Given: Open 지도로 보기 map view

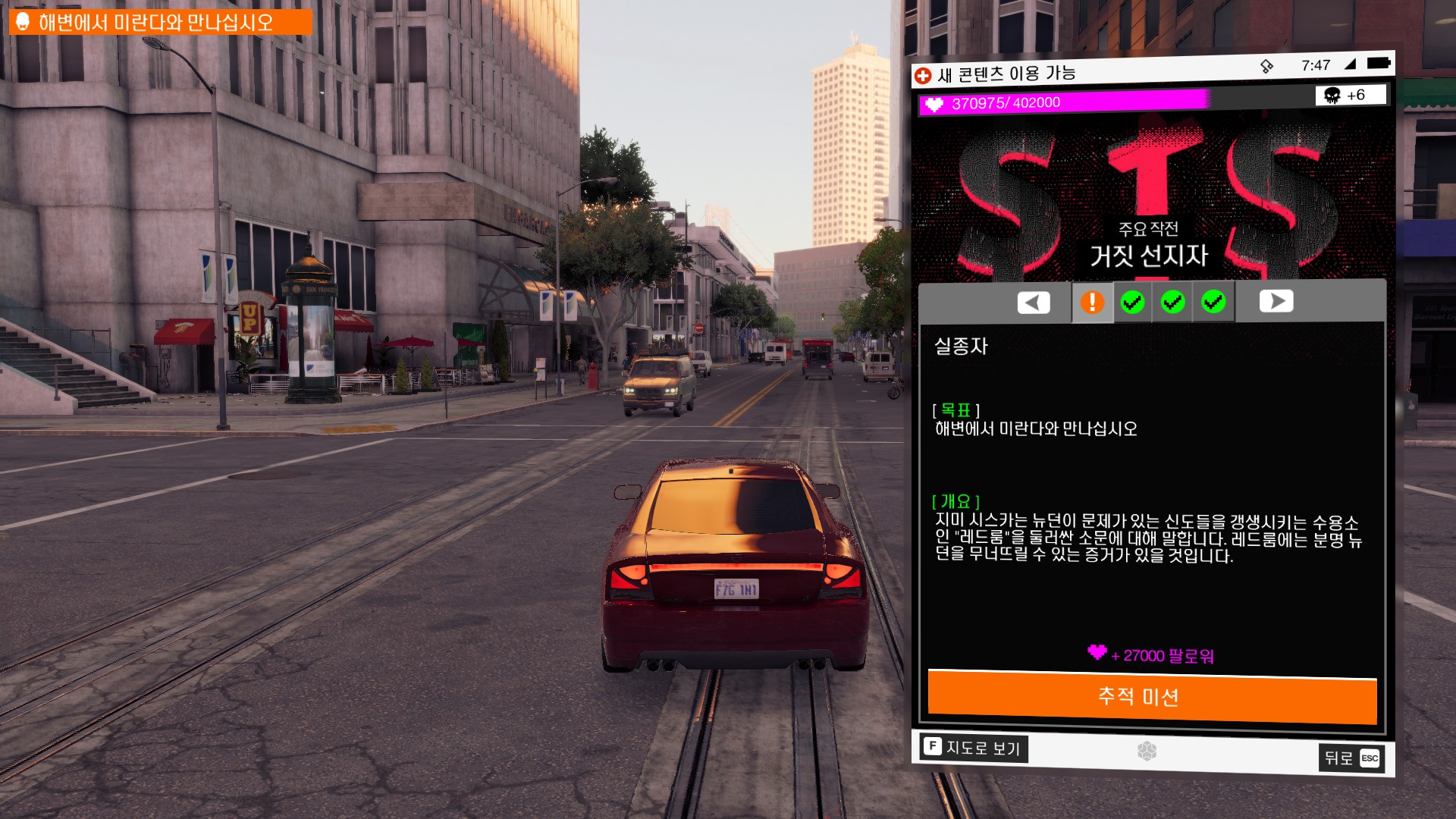Looking at the screenshot, I should (x=974, y=748).
